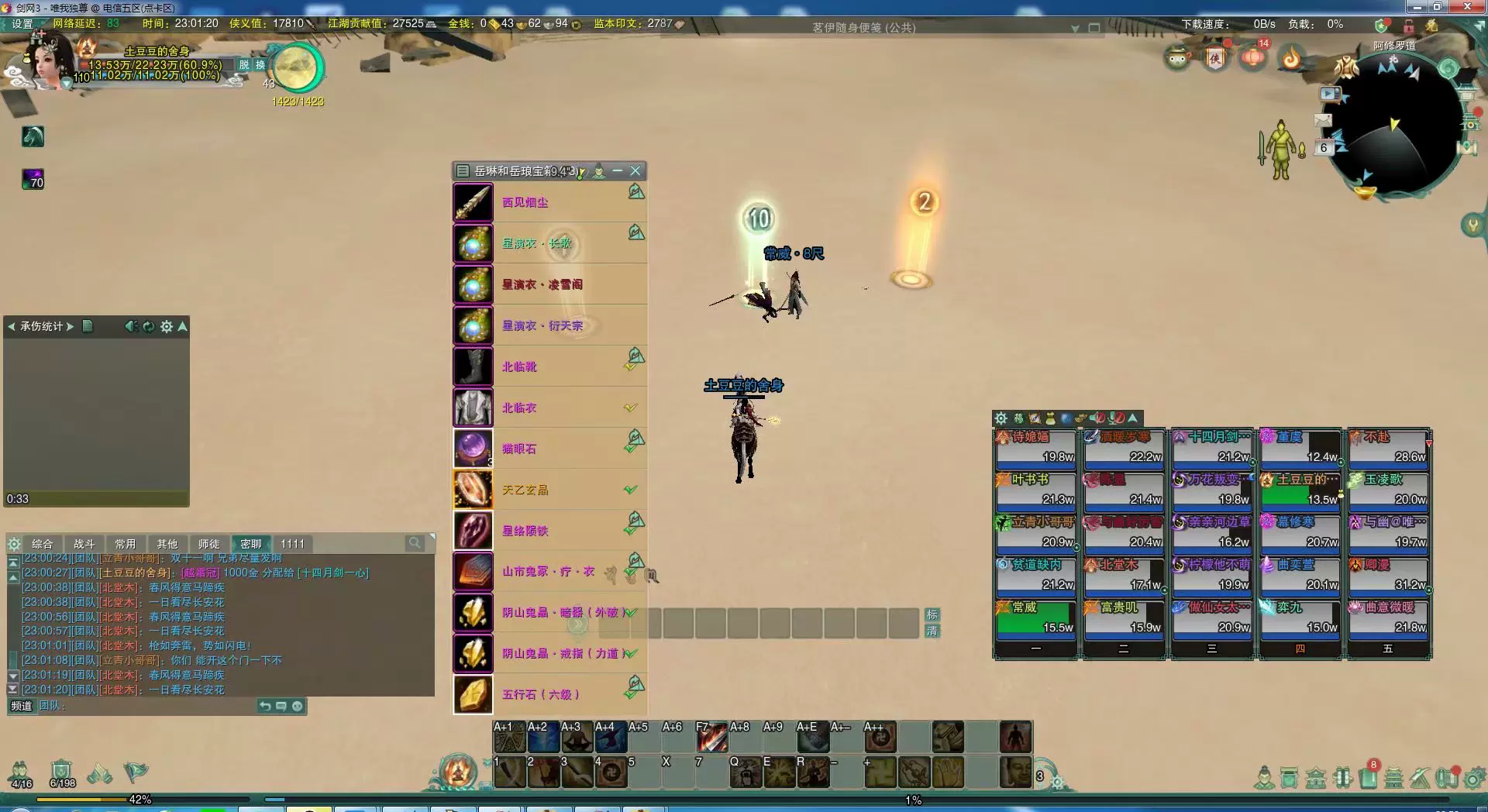Switch to the 战斗 chat tab
The width and height of the screenshot is (1488, 812).
coord(84,544)
